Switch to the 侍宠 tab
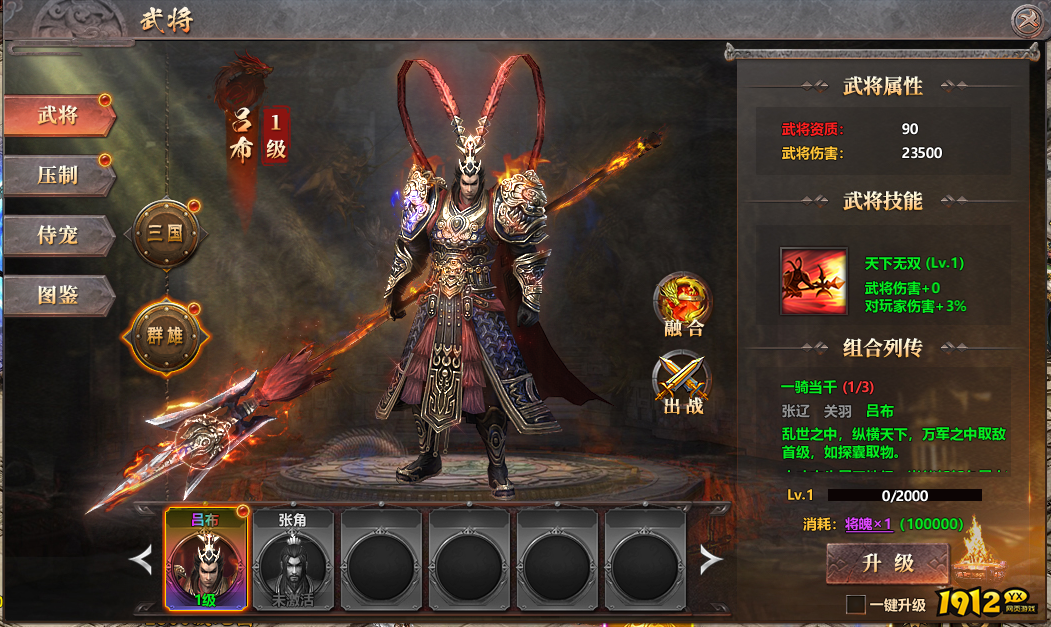 (x=59, y=235)
